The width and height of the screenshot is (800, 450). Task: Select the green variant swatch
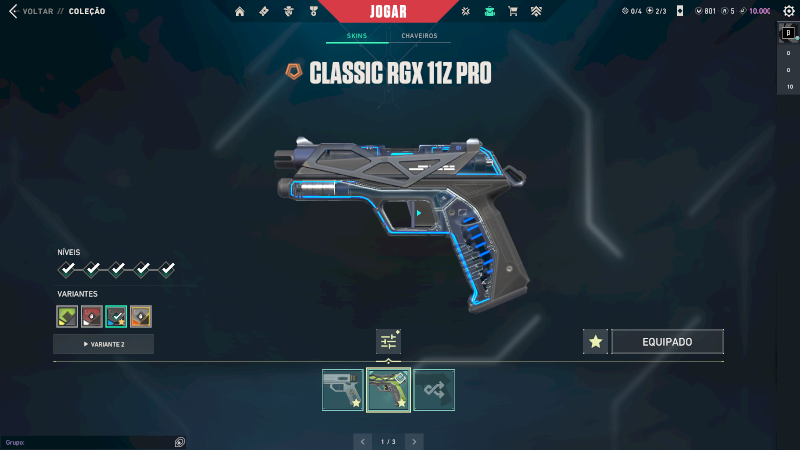67,316
